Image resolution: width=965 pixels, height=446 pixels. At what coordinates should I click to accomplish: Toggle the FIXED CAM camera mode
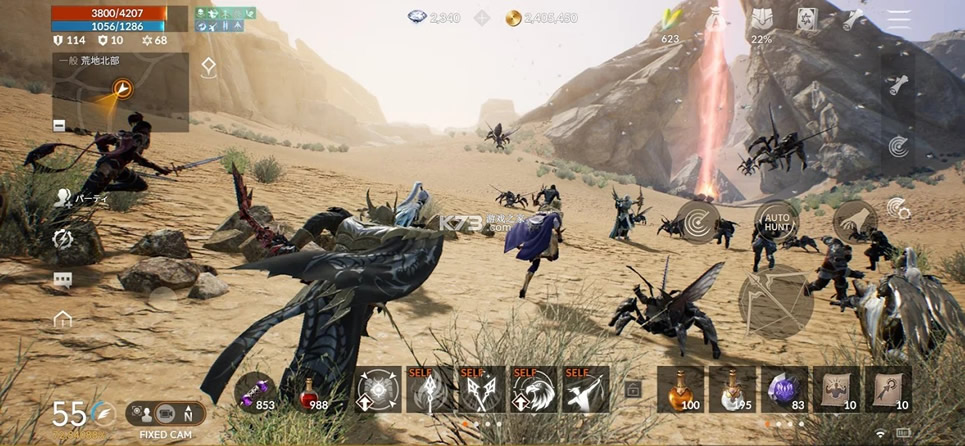click(165, 413)
